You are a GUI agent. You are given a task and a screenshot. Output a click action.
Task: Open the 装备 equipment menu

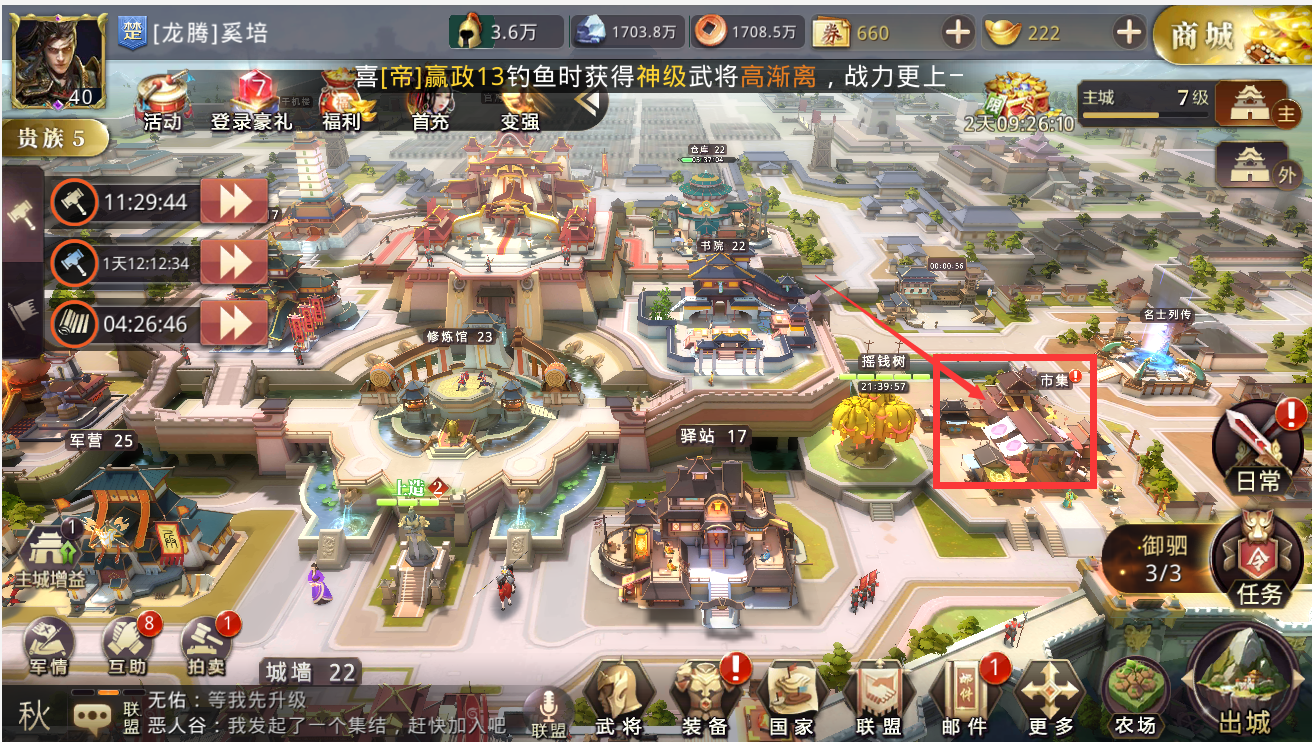pyautogui.click(x=705, y=695)
